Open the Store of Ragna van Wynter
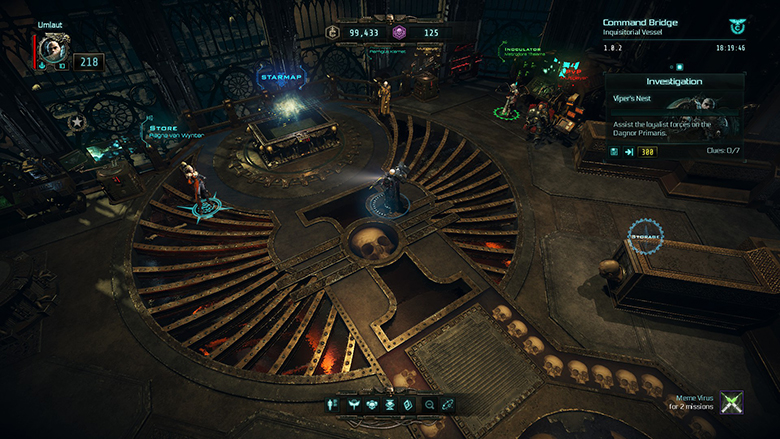This screenshot has height=439, width=780. tap(176, 131)
